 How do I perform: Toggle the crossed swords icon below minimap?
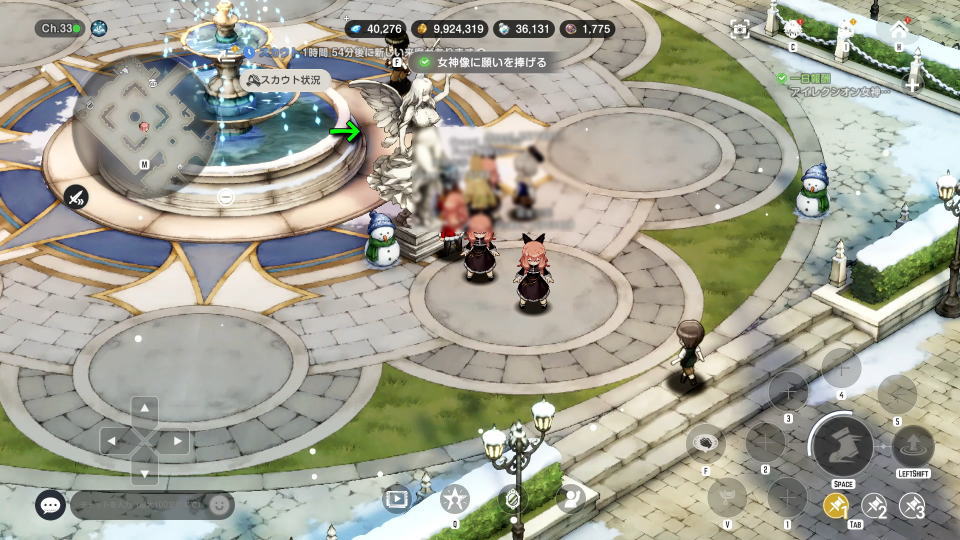tap(77, 197)
